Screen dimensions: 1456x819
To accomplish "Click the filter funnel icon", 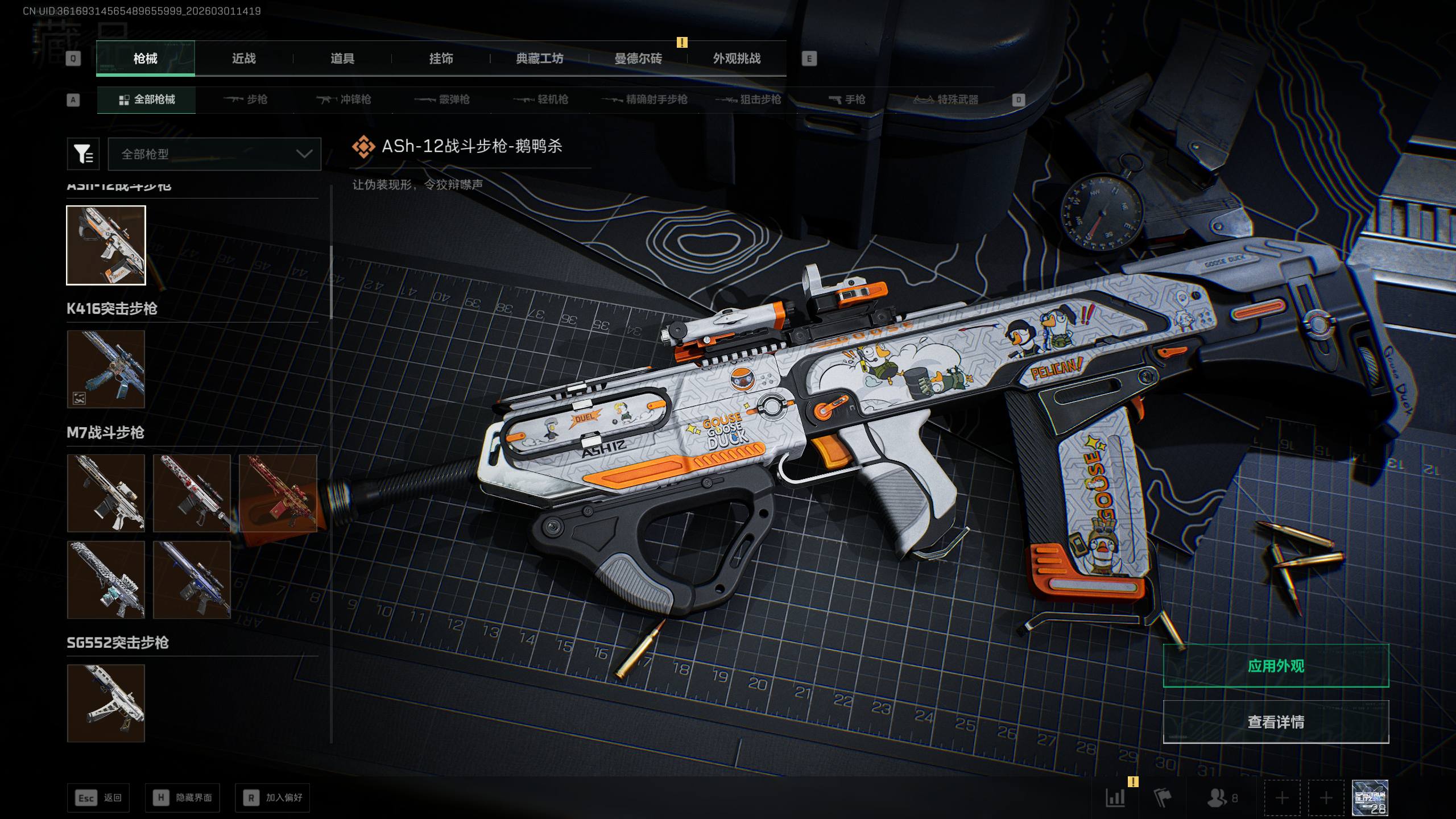I will (83, 154).
